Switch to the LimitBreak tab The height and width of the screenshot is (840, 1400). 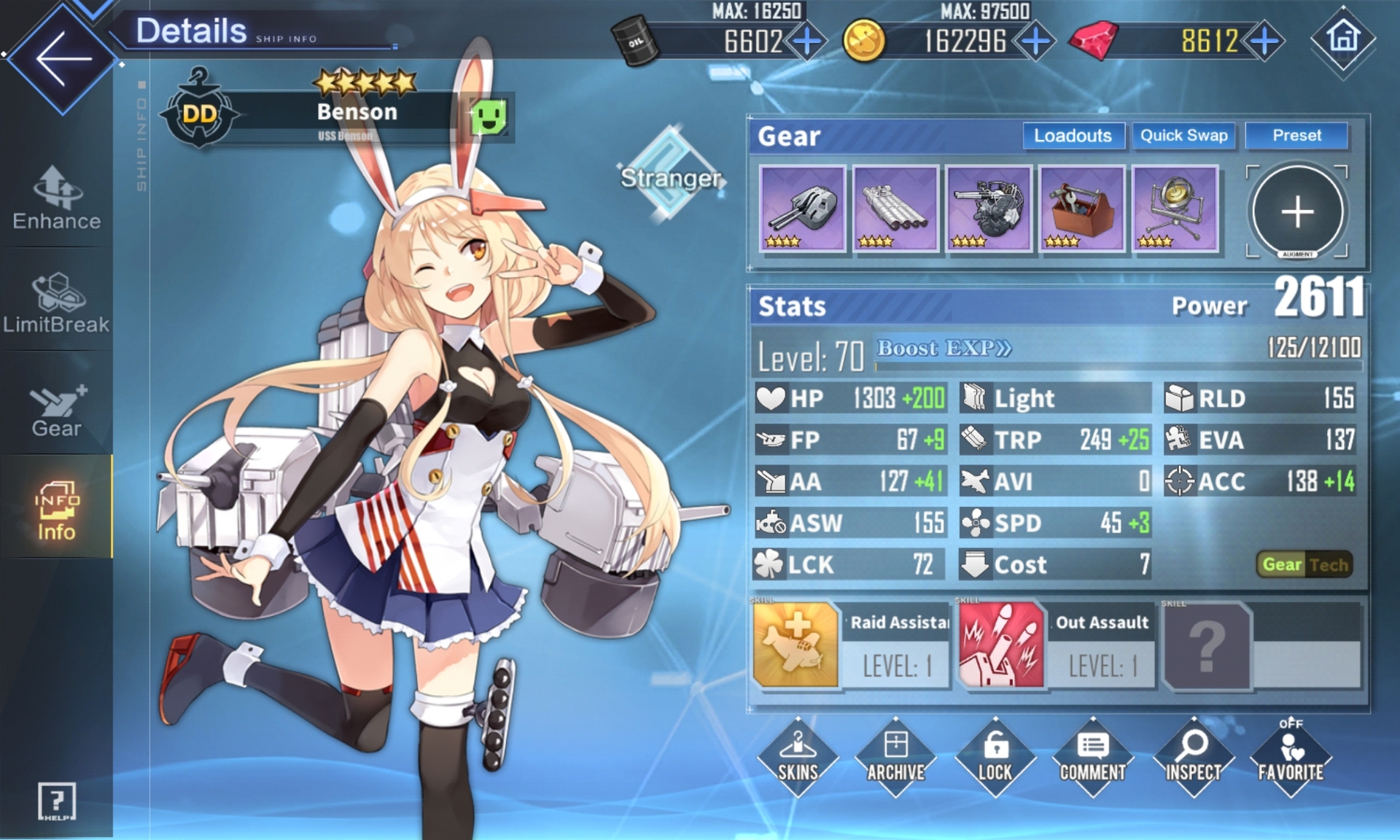[57, 303]
